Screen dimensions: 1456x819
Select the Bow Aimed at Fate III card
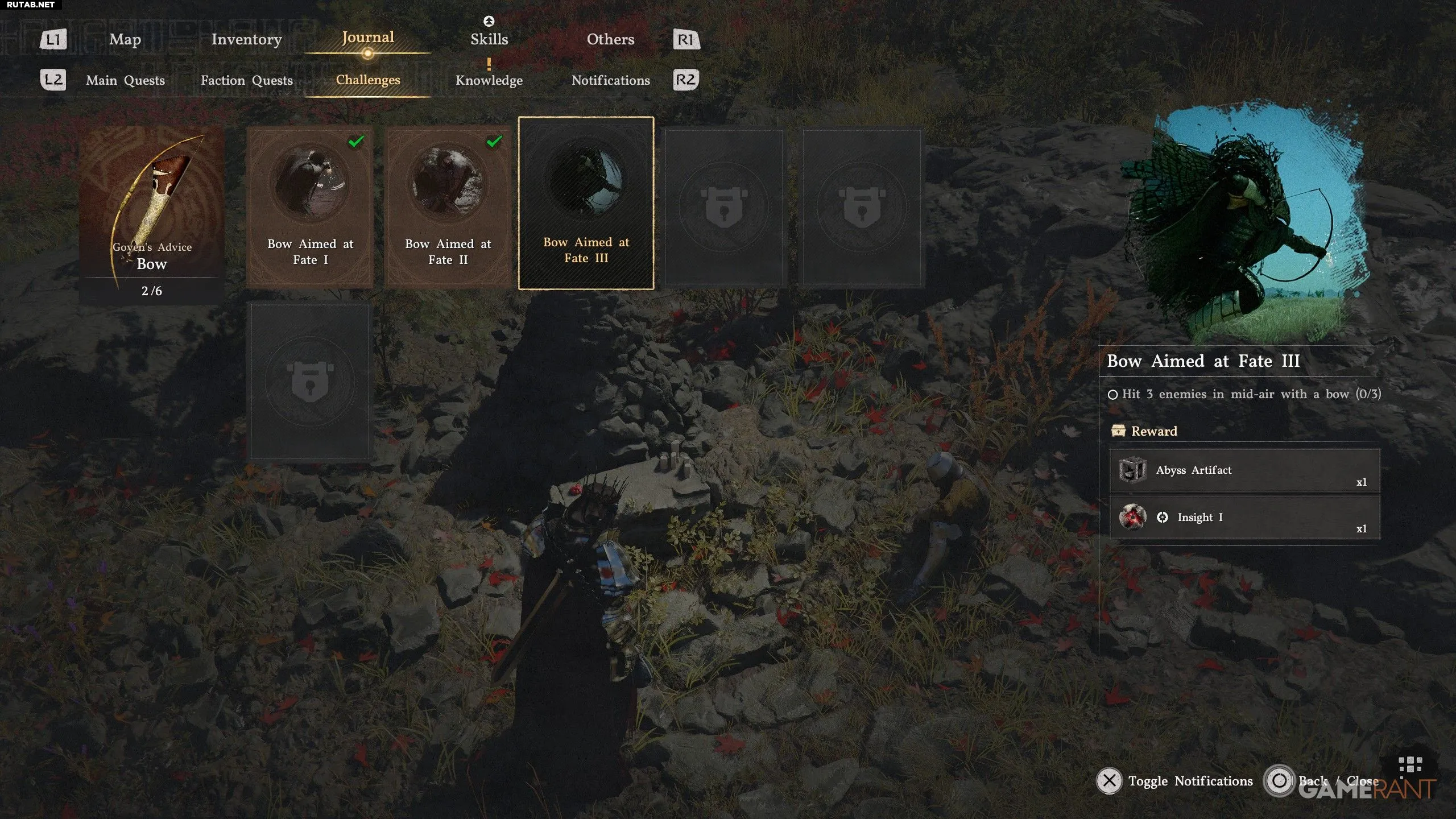coord(586,203)
